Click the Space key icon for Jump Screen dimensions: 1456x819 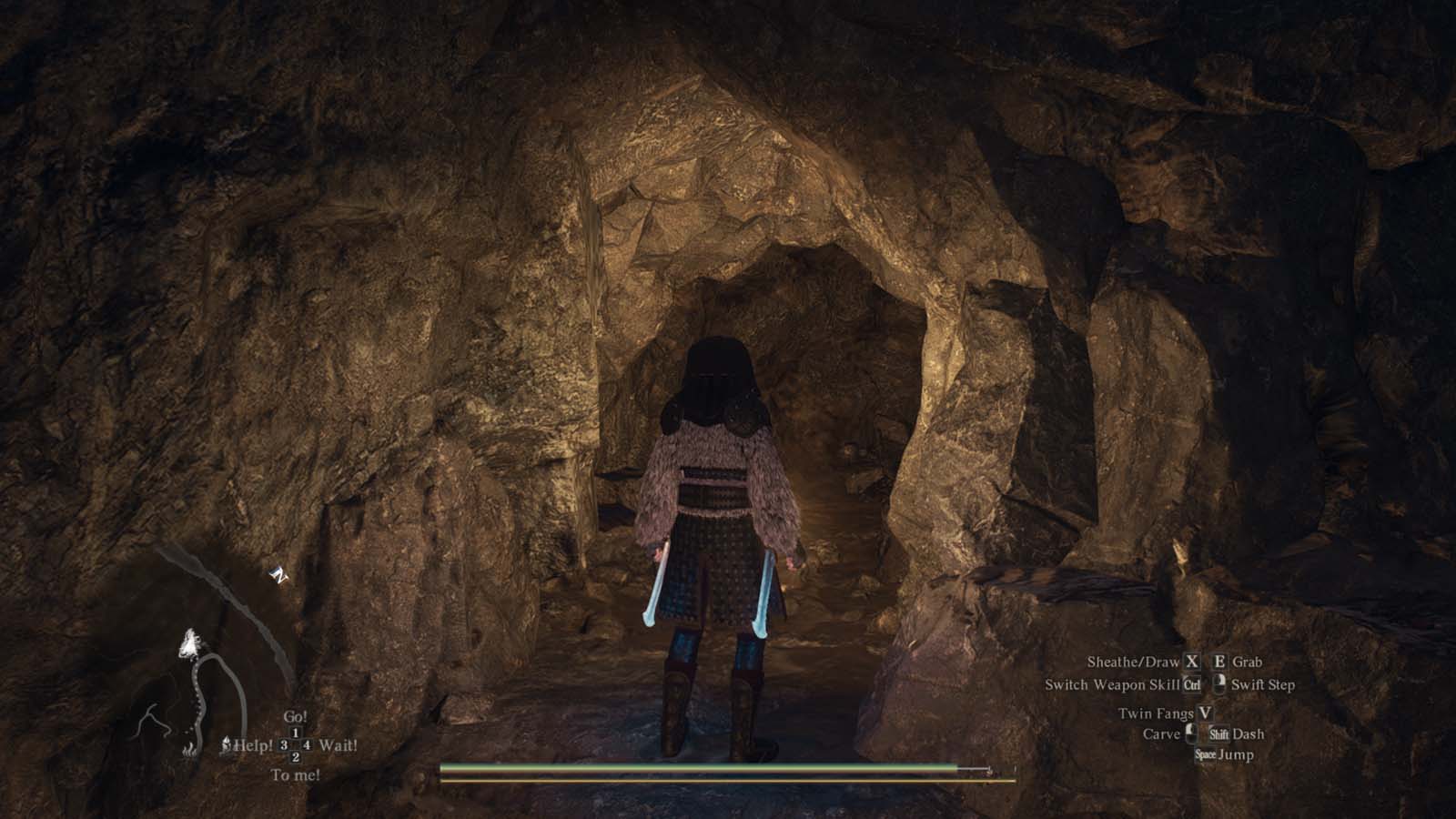click(x=1206, y=755)
